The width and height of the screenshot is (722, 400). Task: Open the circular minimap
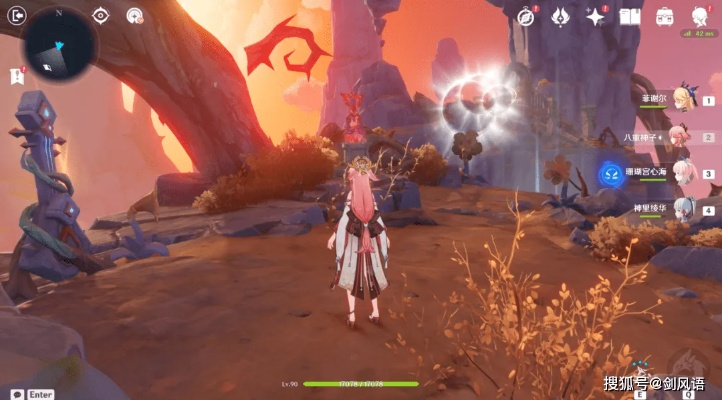point(61,45)
